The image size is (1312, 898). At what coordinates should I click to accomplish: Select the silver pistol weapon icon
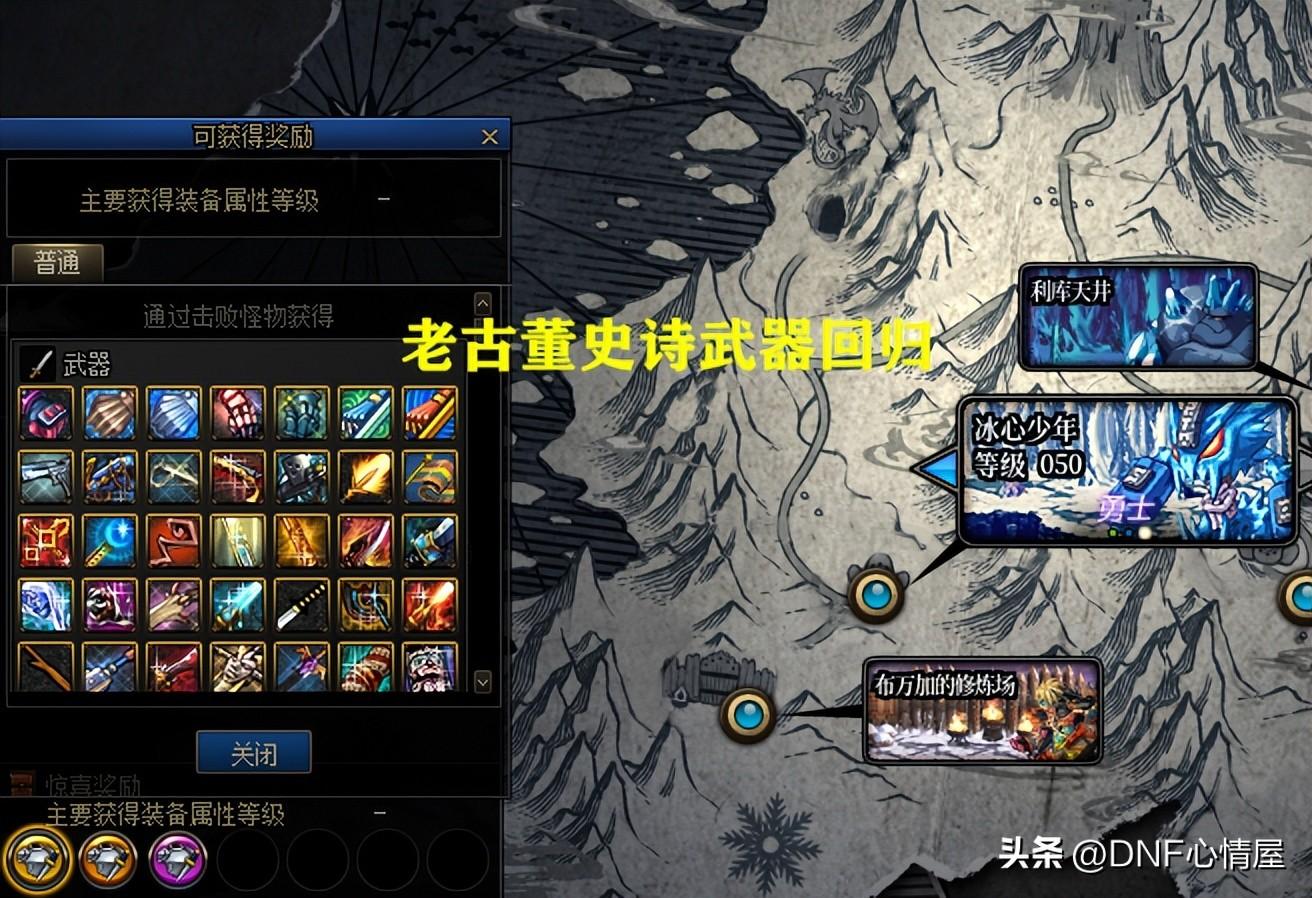[45, 477]
